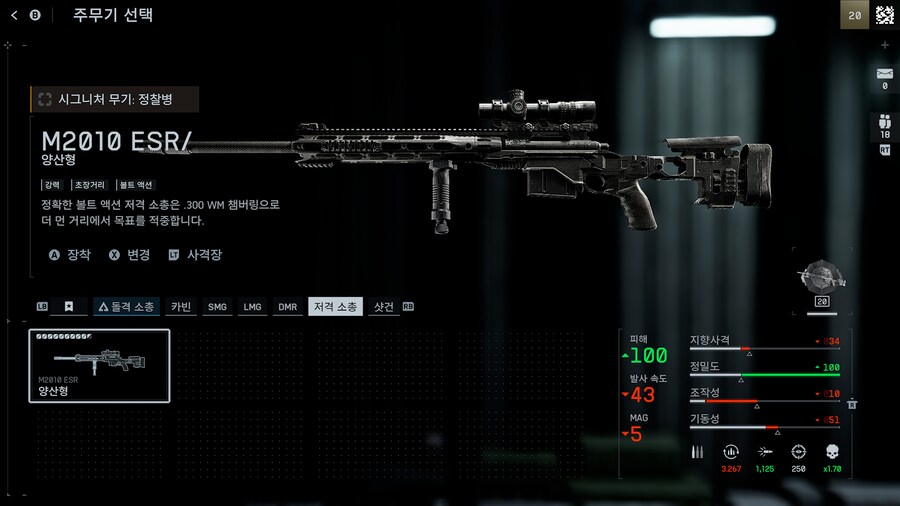Click the trash icon beside stats

(x=852, y=404)
